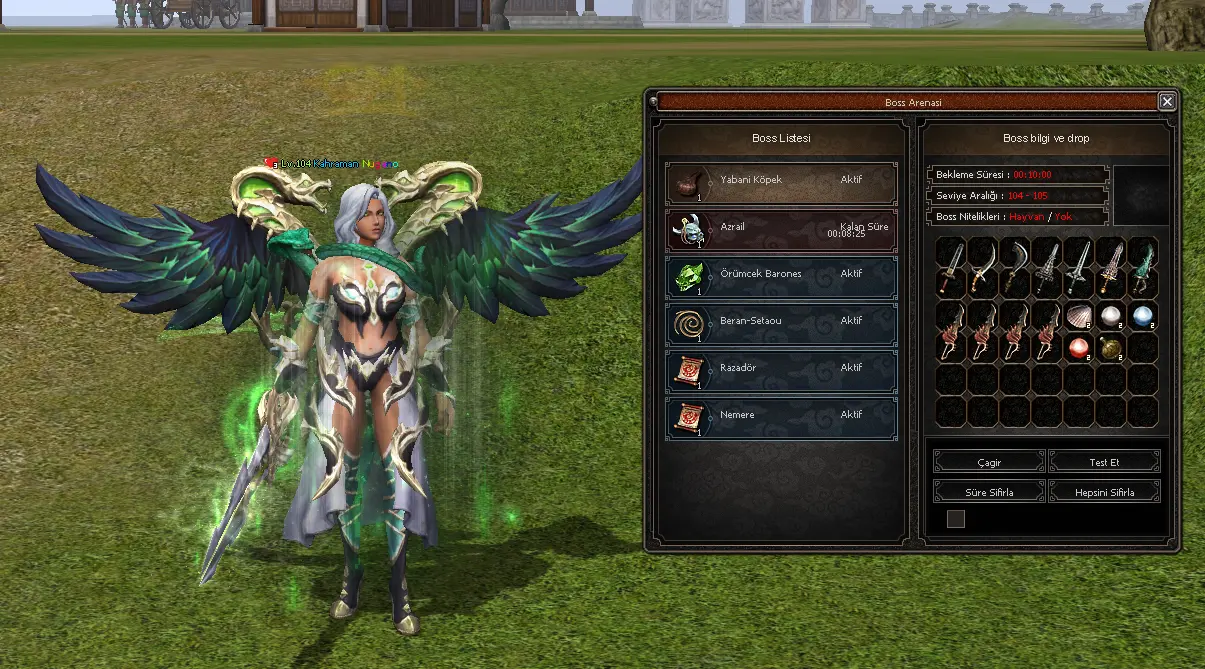
Task: Select the blue pearl drop item
Action: (1142, 316)
